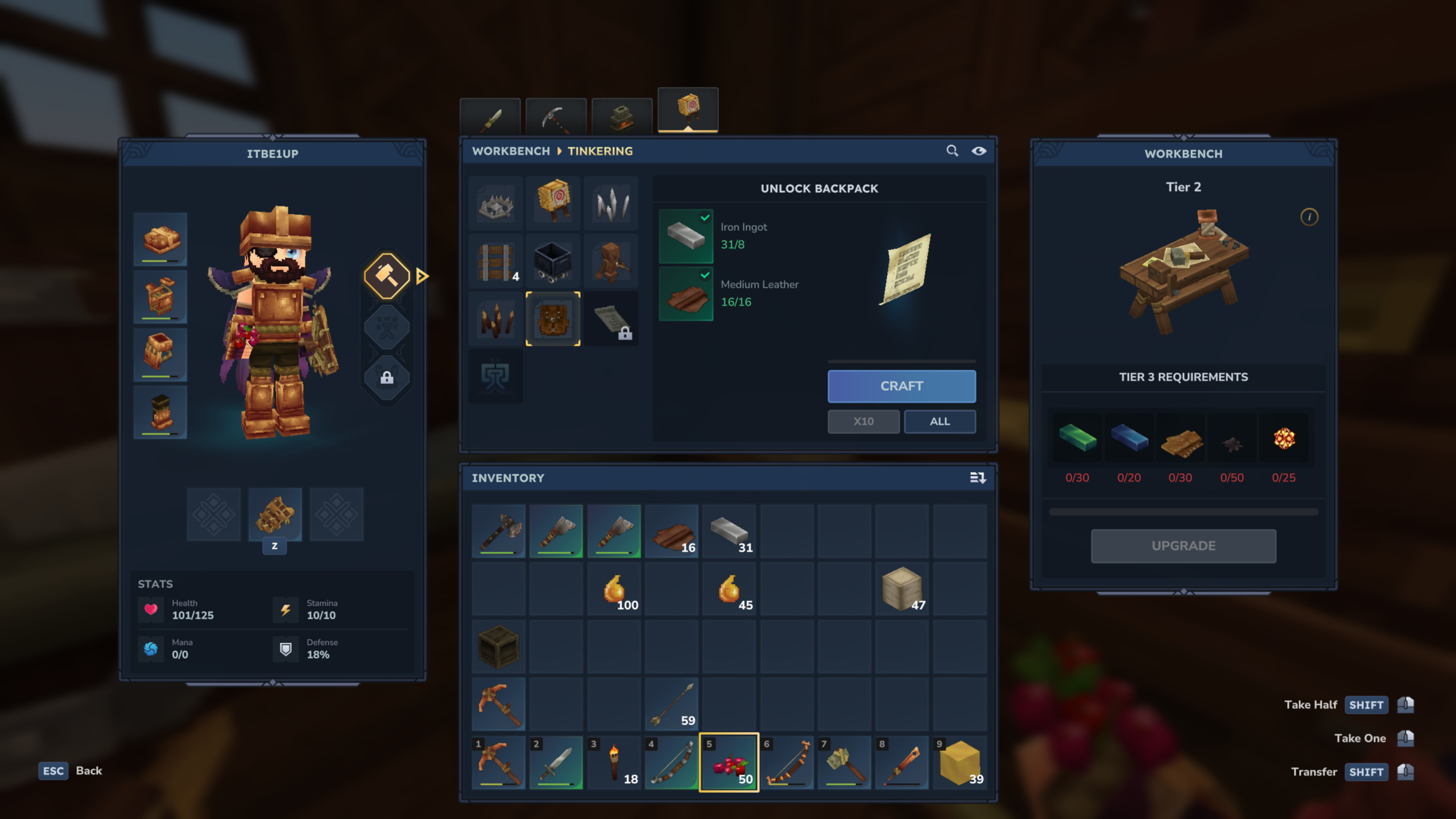Select the berries in hotbar slot 5
Viewport: 1456px width, 819px height.
coord(730,762)
